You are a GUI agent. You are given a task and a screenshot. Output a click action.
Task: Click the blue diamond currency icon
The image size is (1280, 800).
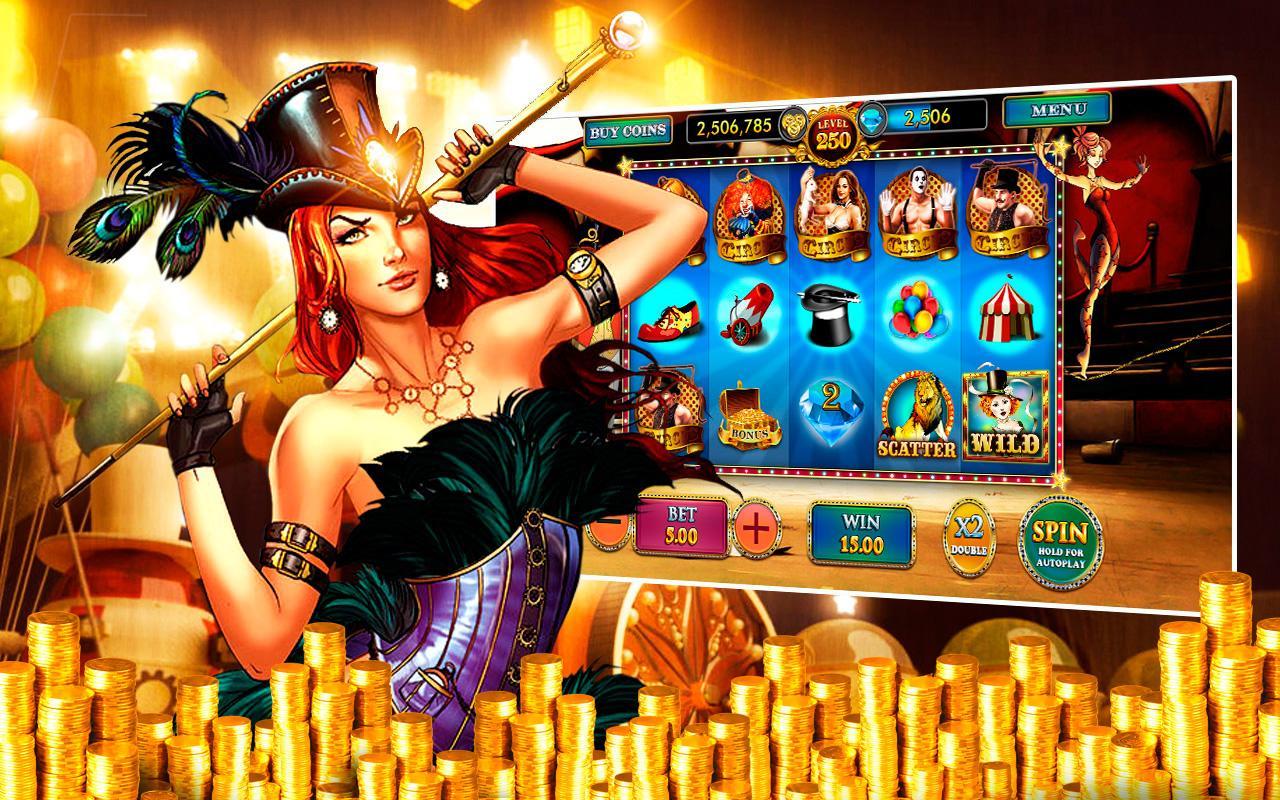[869, 121]
